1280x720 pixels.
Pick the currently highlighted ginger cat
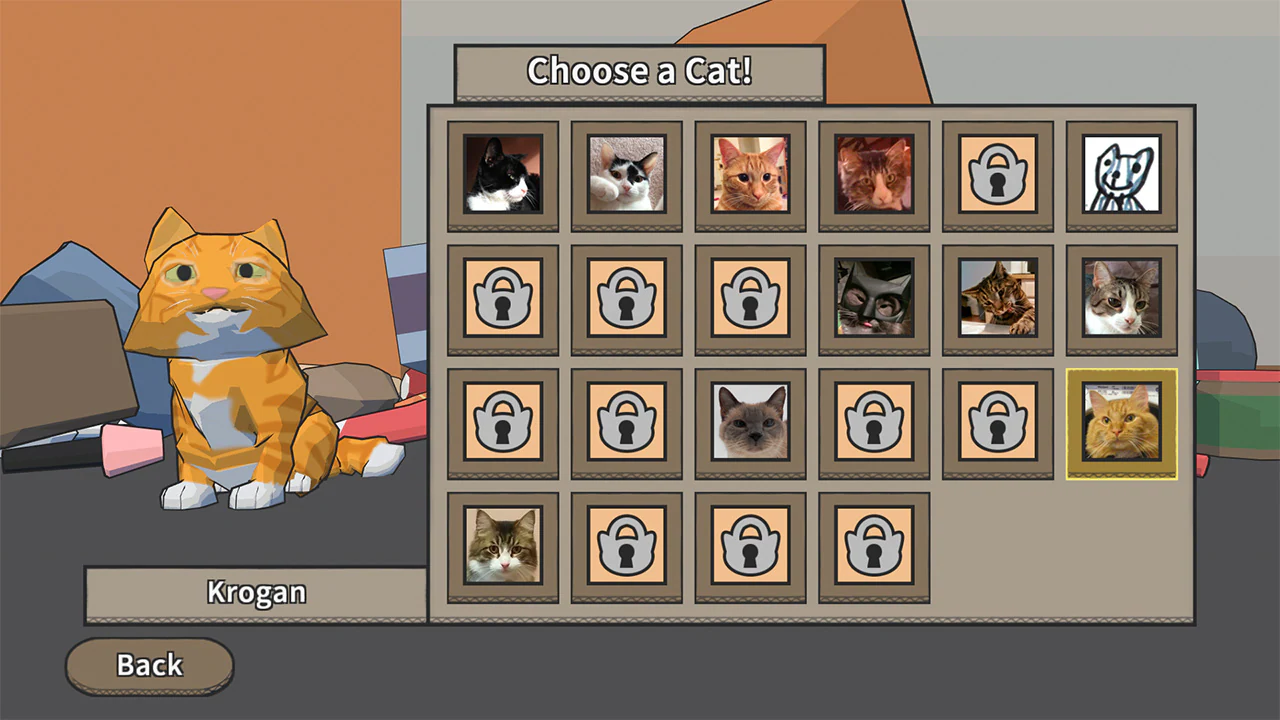click(1122, 422)
